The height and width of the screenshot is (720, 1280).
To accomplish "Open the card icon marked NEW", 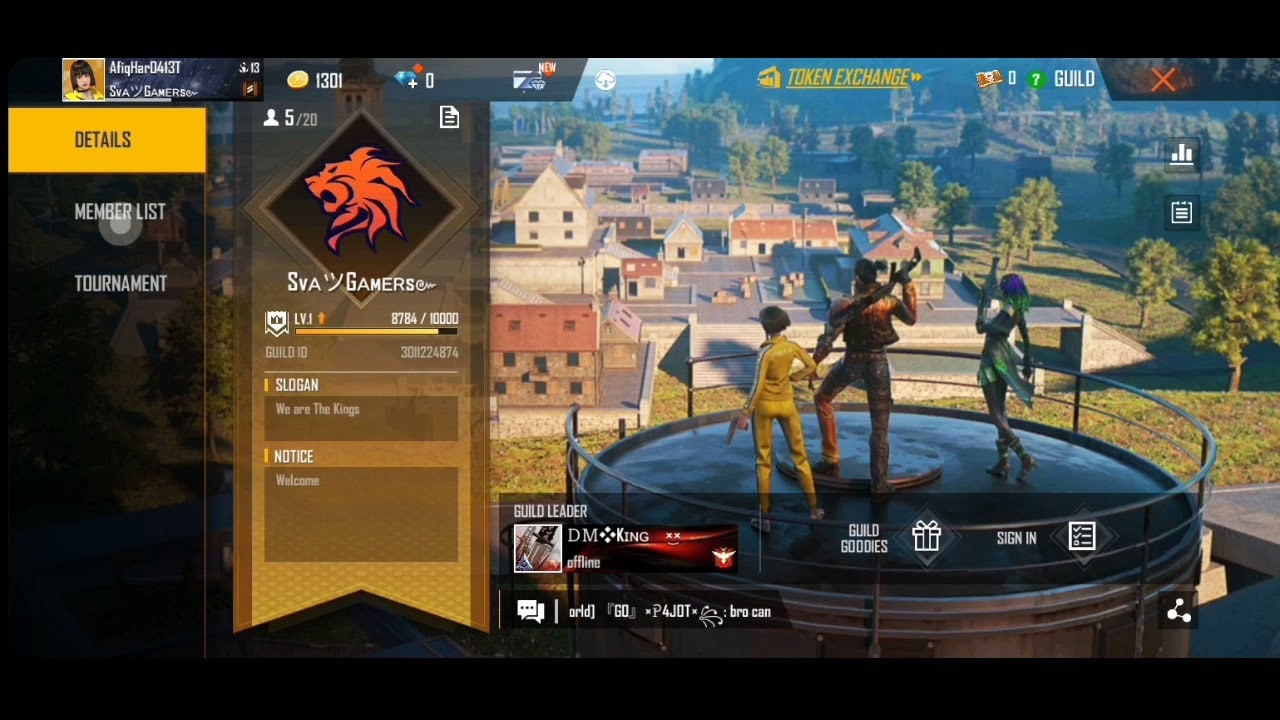I will [x=531, y=79].
